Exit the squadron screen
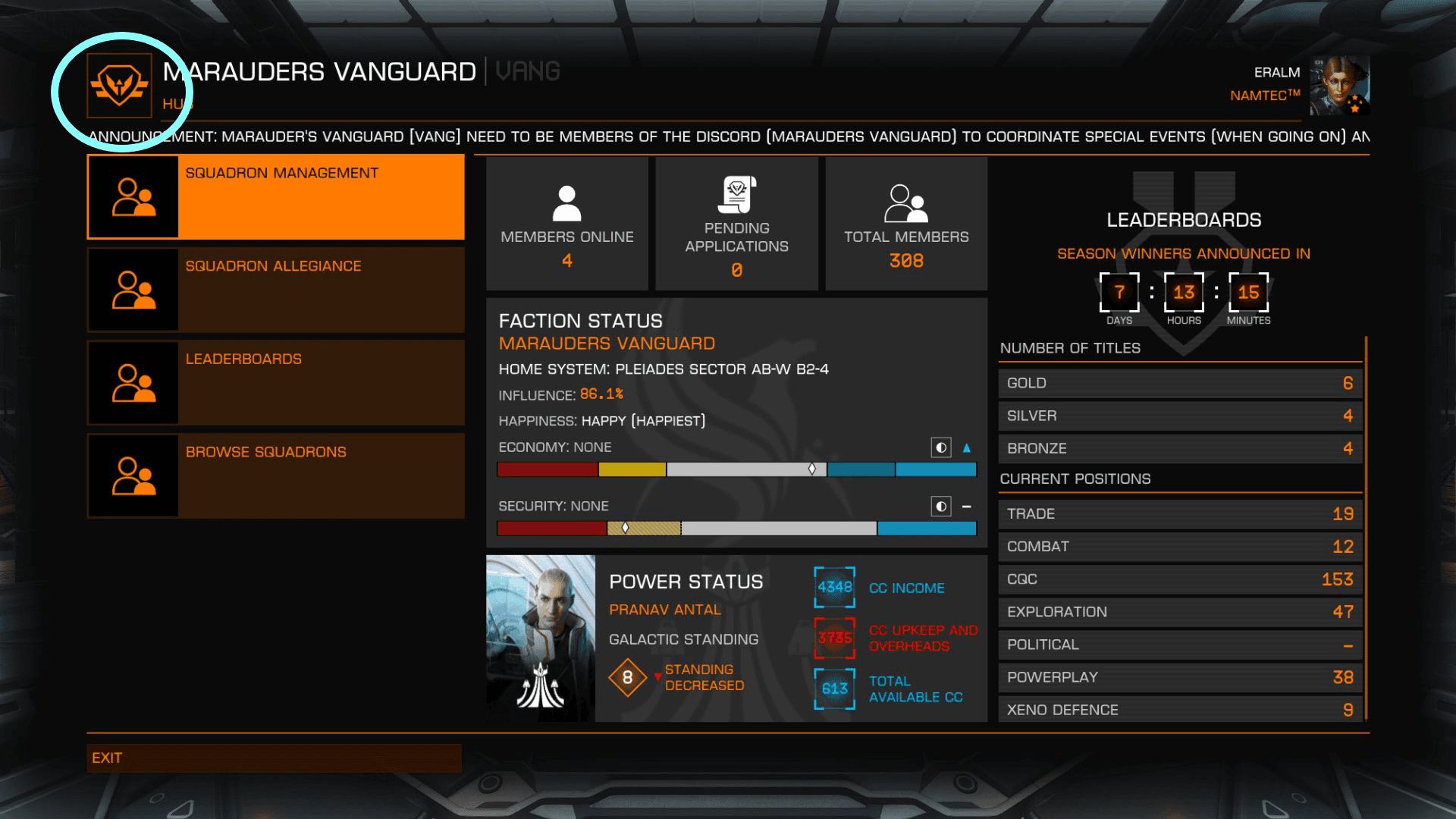The width and height of the screenshot is (1456, 819). [x=274, y=758]
